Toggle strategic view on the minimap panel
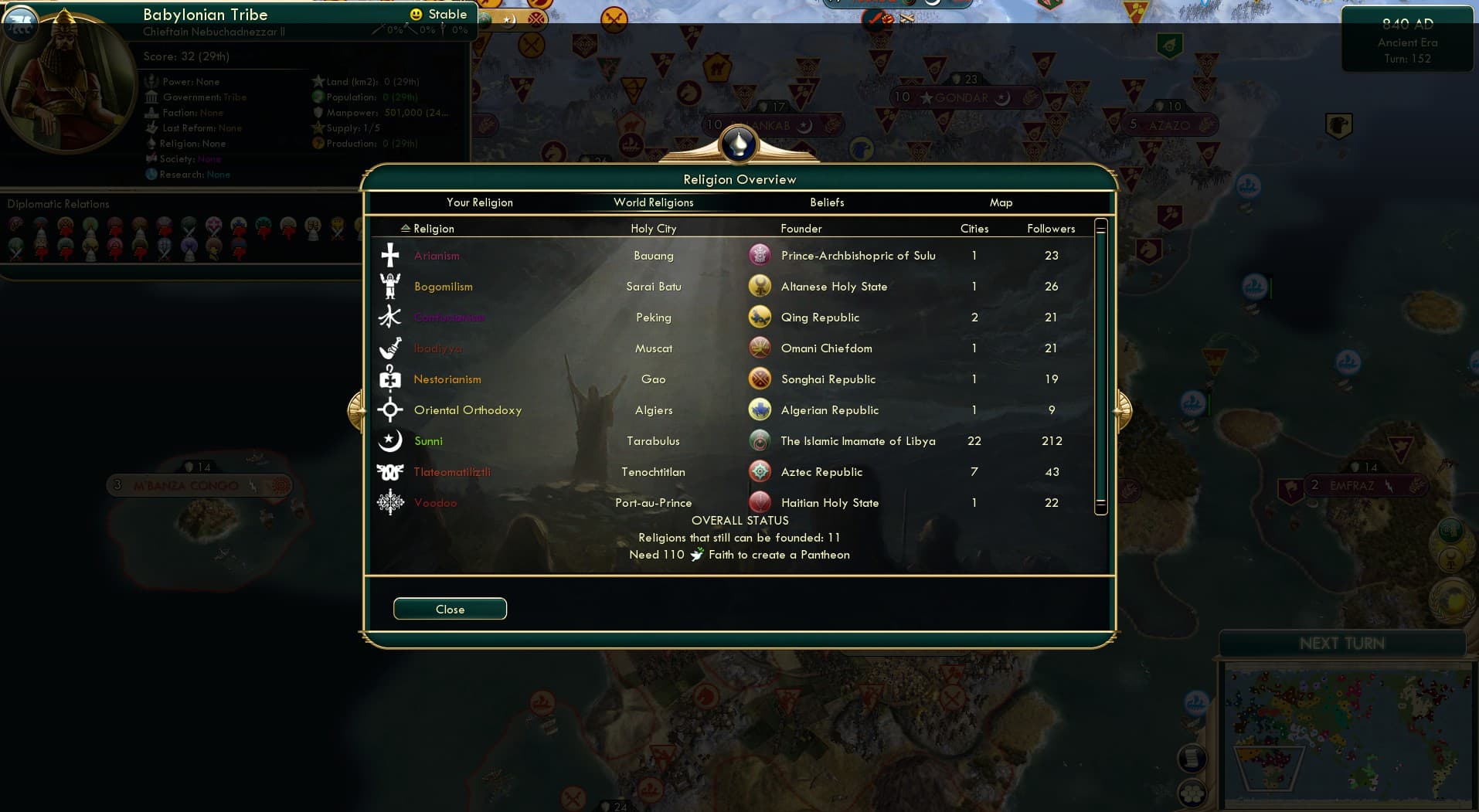This screenshot has height=812, width=1479. tap(1193, 795)
